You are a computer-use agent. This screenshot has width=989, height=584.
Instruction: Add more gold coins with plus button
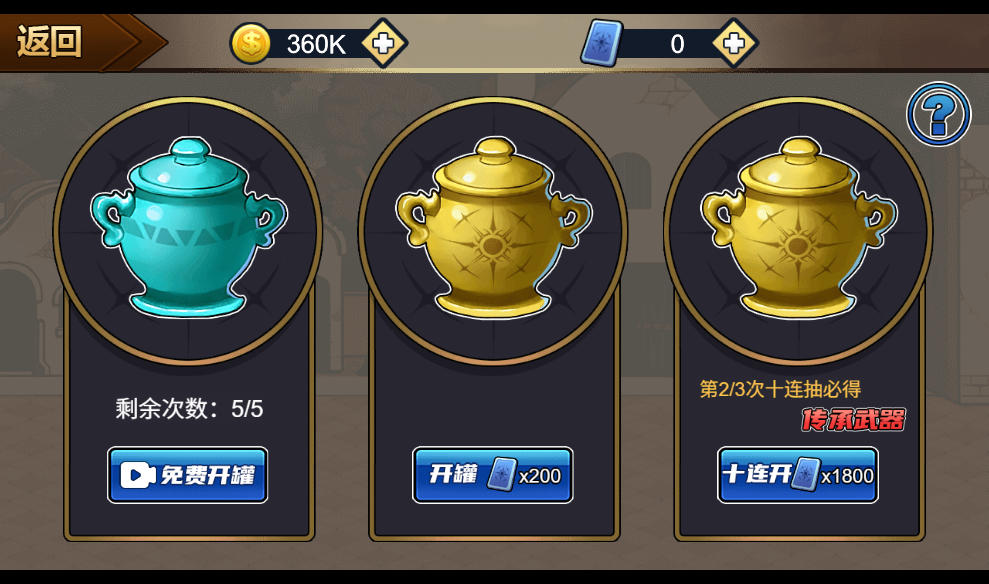[383, 43]
